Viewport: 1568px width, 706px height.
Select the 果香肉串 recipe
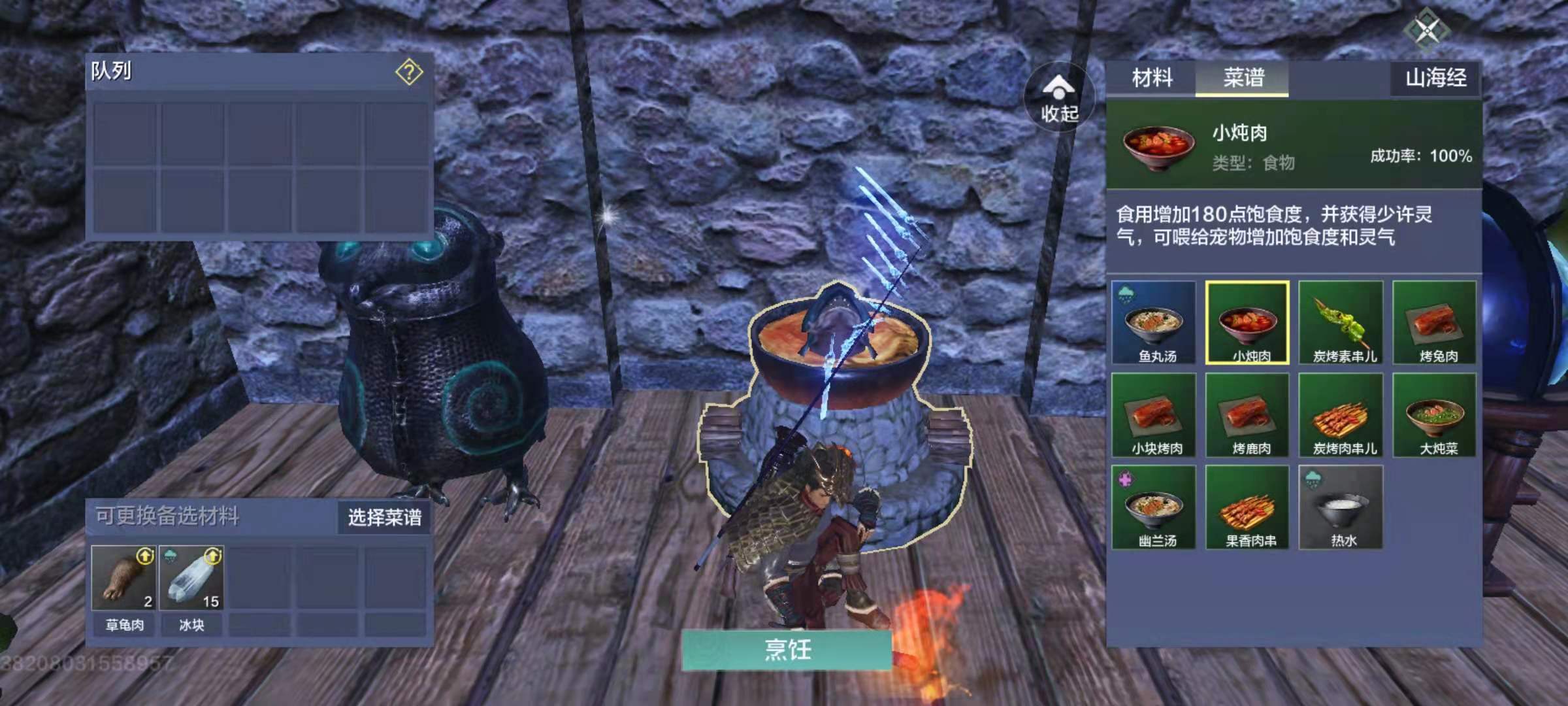click(1247, 507)
